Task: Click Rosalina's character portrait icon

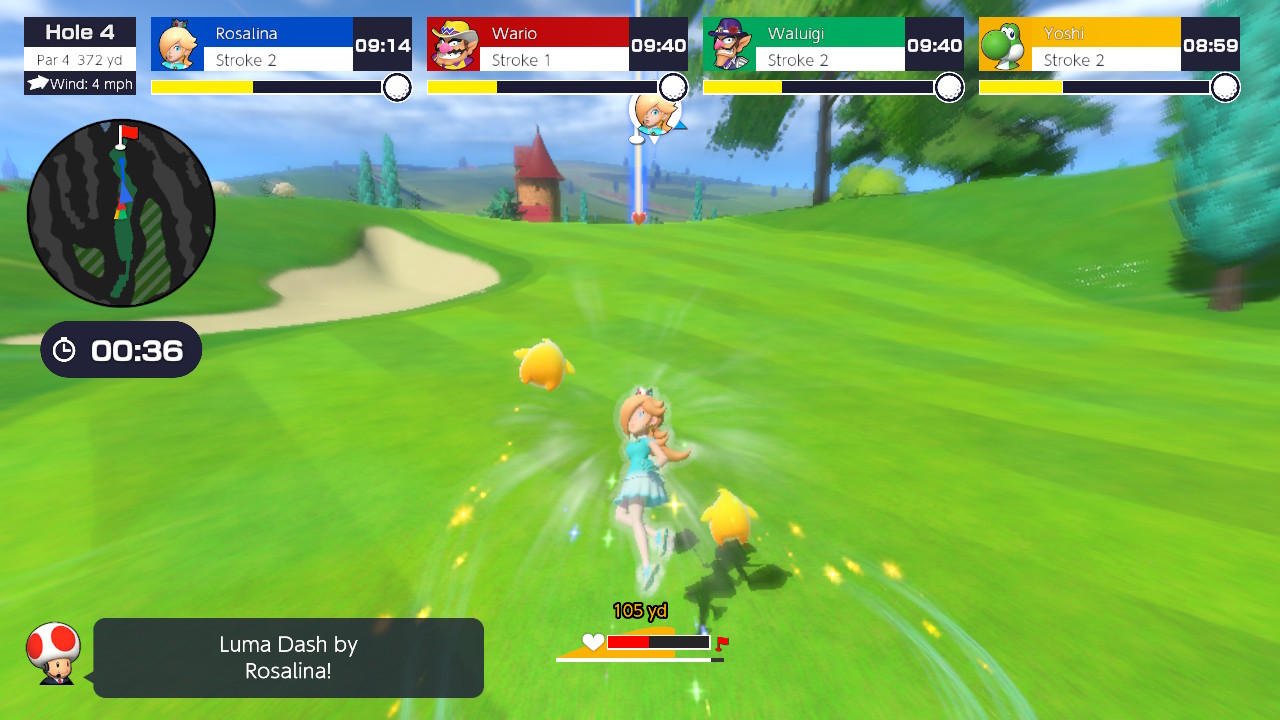Action: pos(178,44)
